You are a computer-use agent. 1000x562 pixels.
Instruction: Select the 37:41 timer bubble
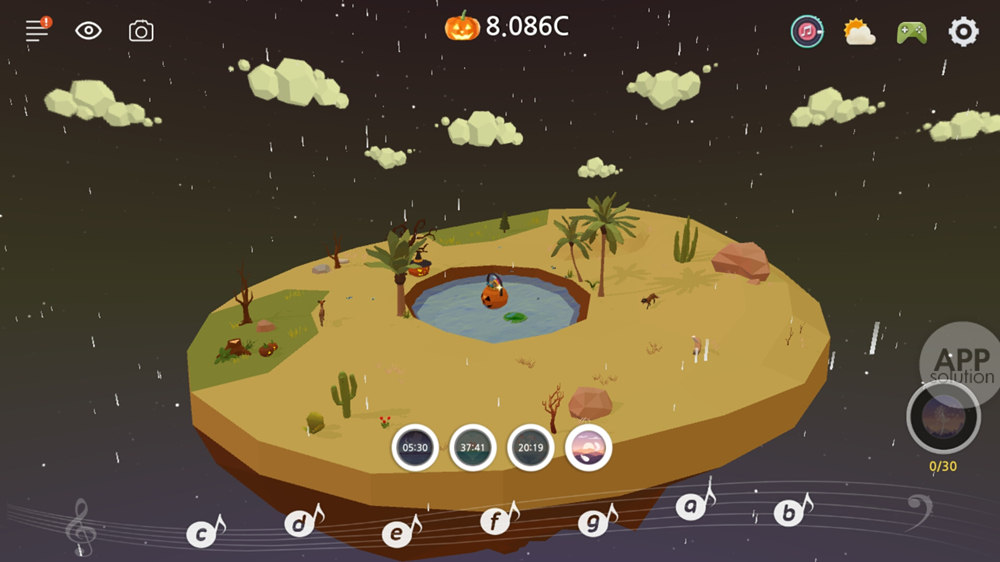pos(473,447)
